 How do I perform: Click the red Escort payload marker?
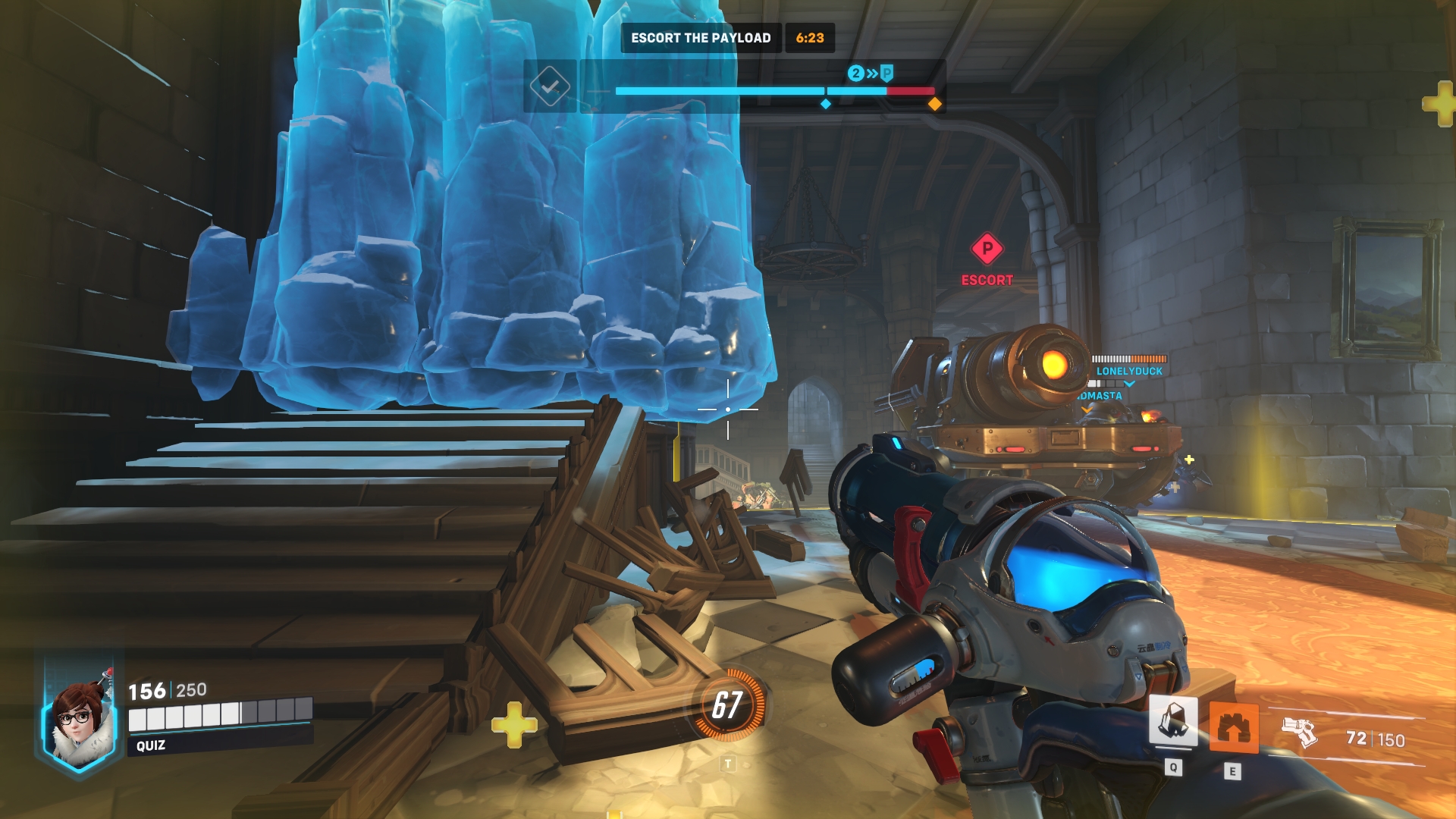point(987,249)
